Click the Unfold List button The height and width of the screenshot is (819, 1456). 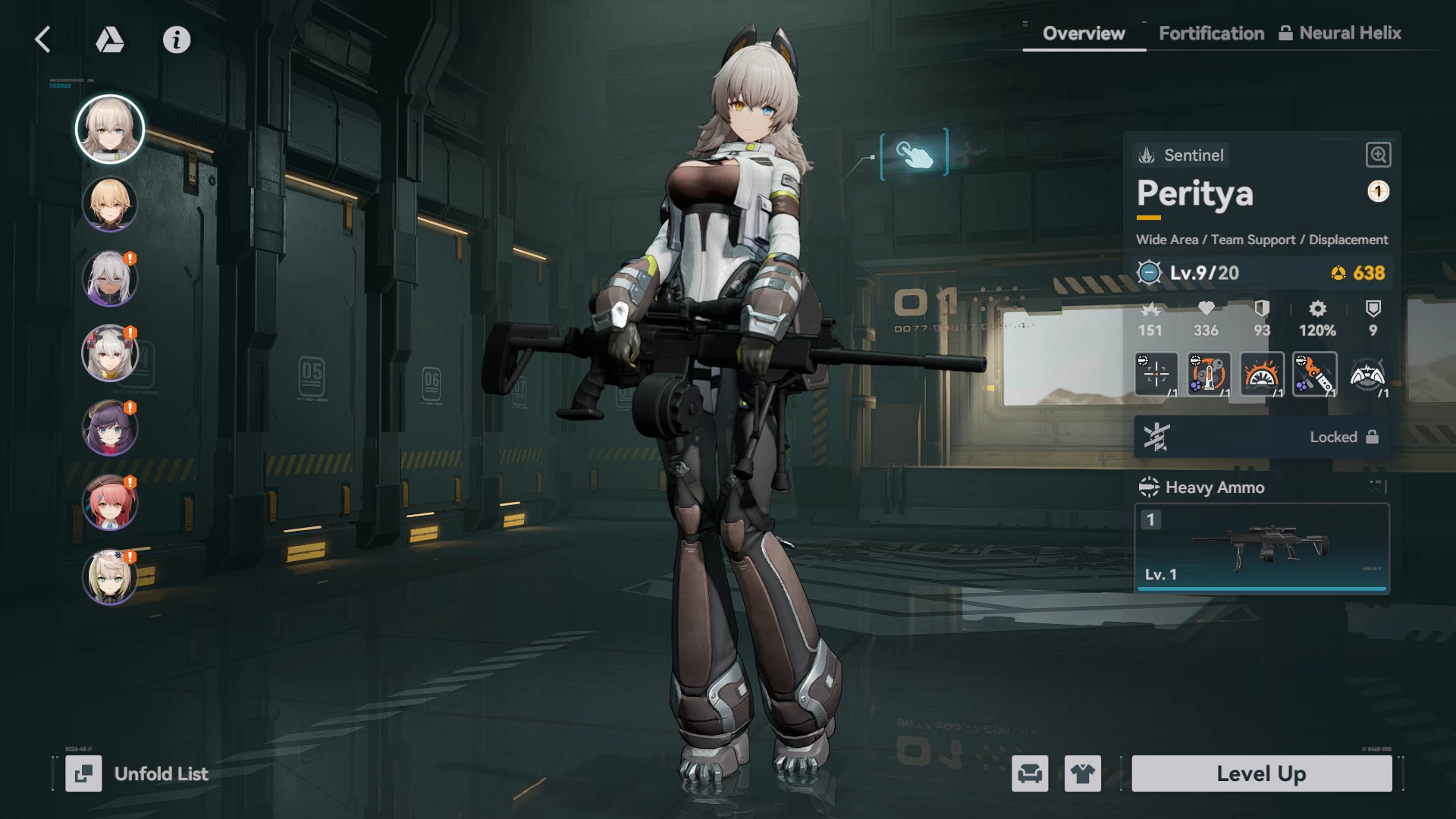click(137, 773)
